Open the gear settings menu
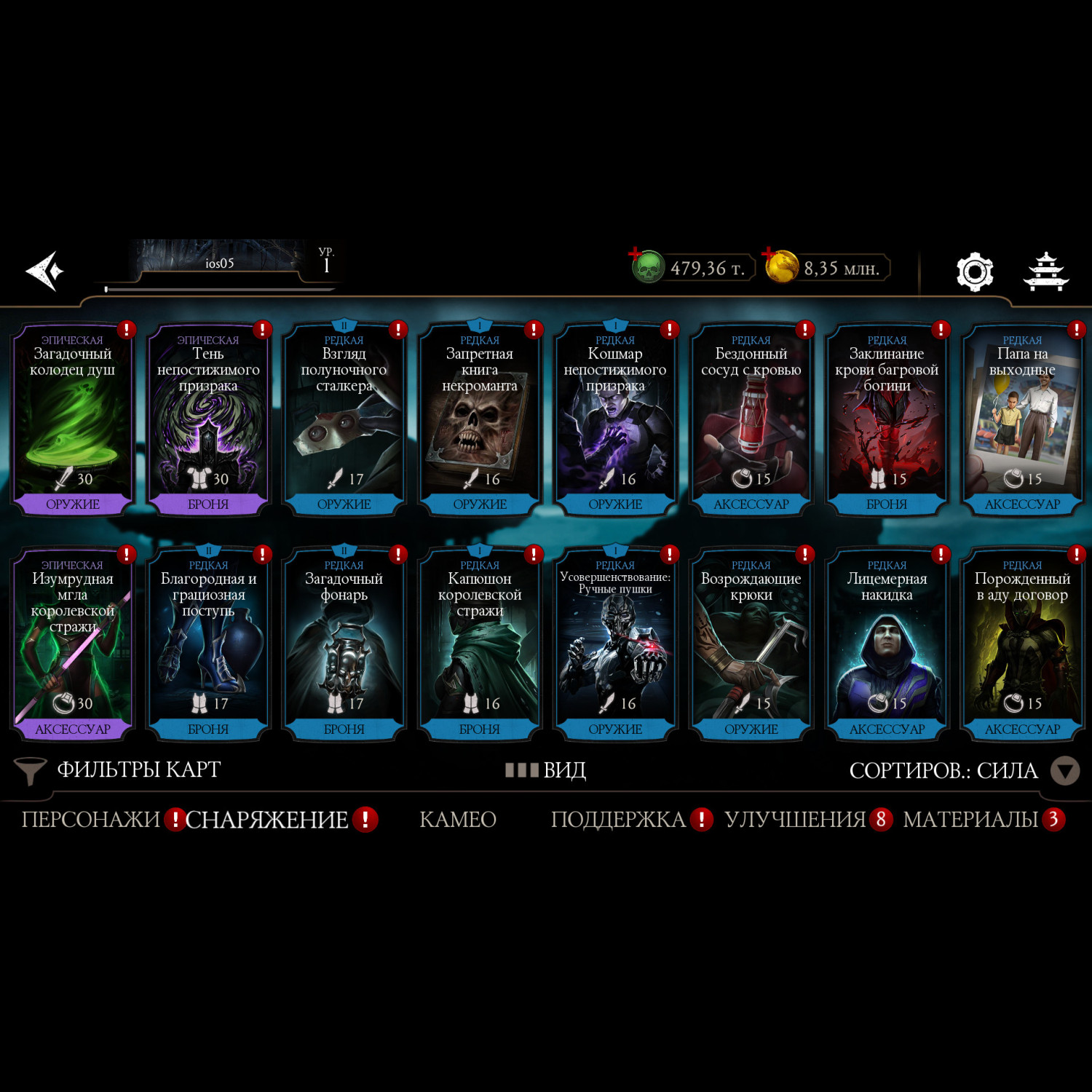1092x1092 pixels. 974,272
